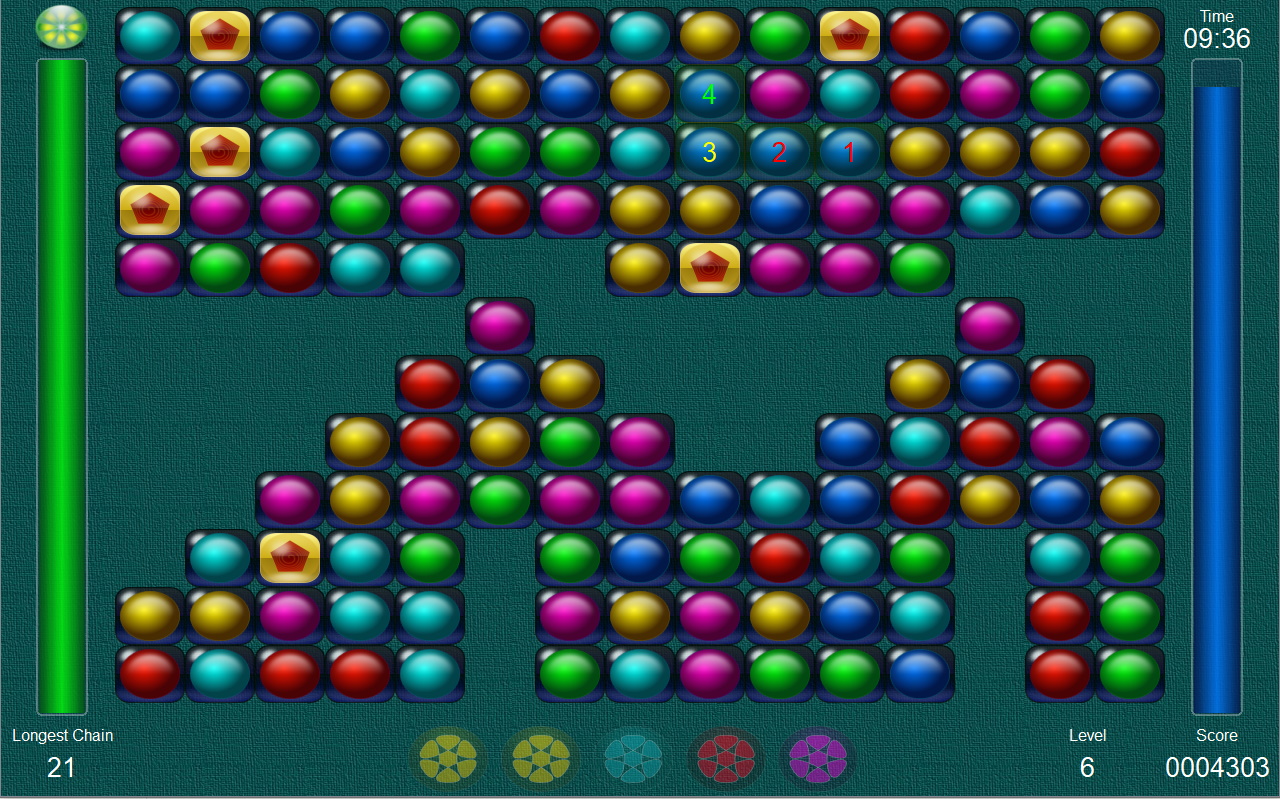
Task: Click the red ball numbered 2
Action: tap(779, 152)
